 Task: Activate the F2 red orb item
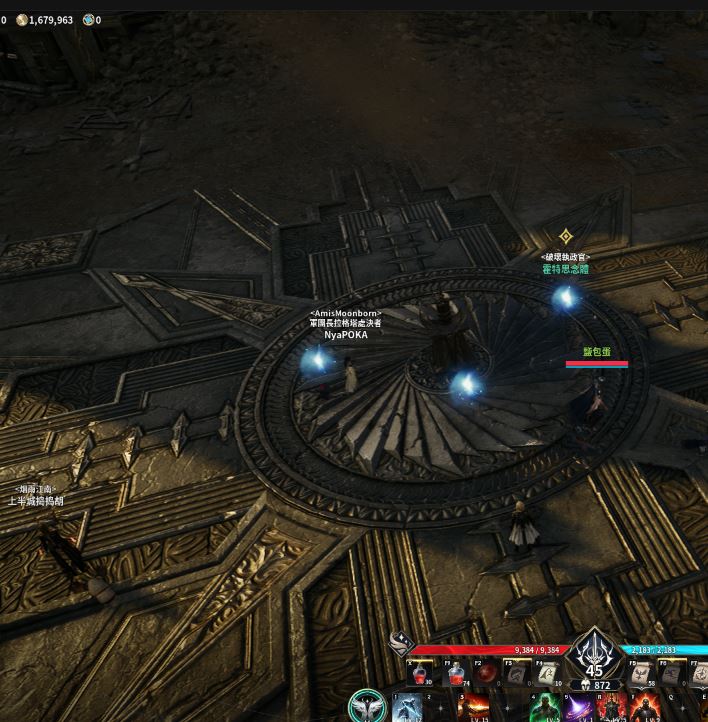487,674
